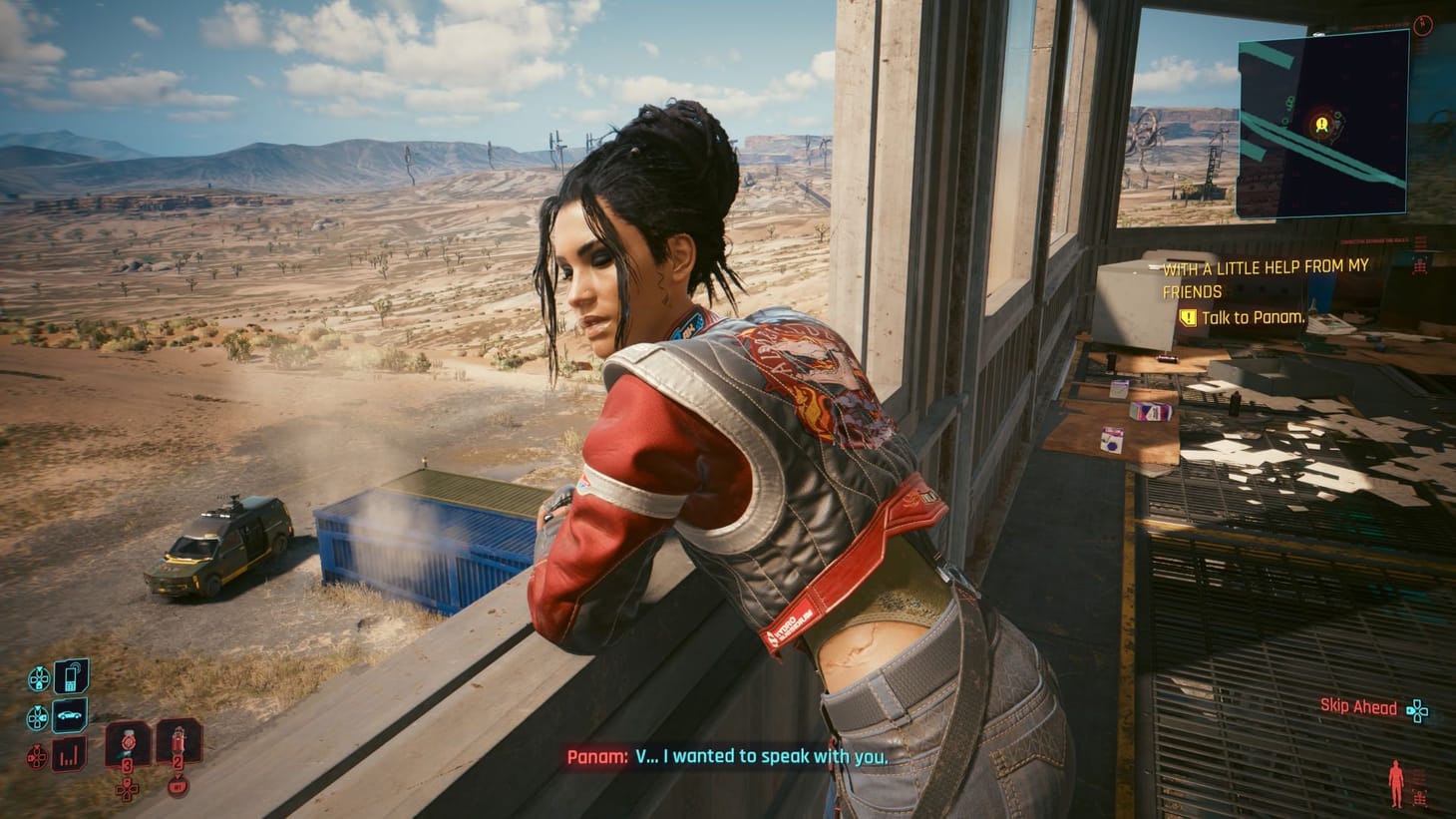Viewport: 1456px width, 819px height.
Task: Click the yellow exclamation objective icon
Action: (x=1188, y=317)
